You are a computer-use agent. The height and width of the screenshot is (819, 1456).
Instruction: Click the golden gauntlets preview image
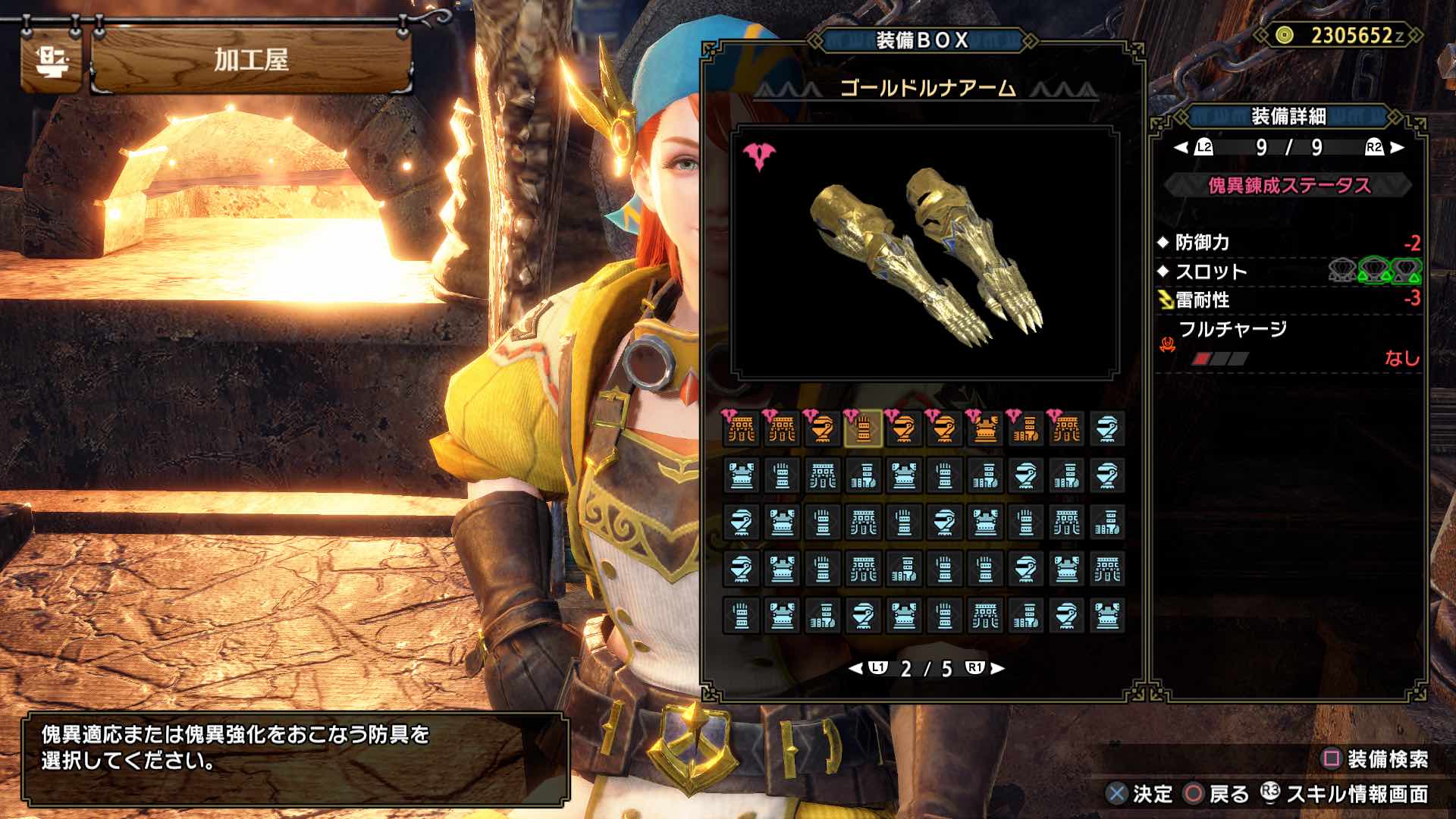click(925, 254)
